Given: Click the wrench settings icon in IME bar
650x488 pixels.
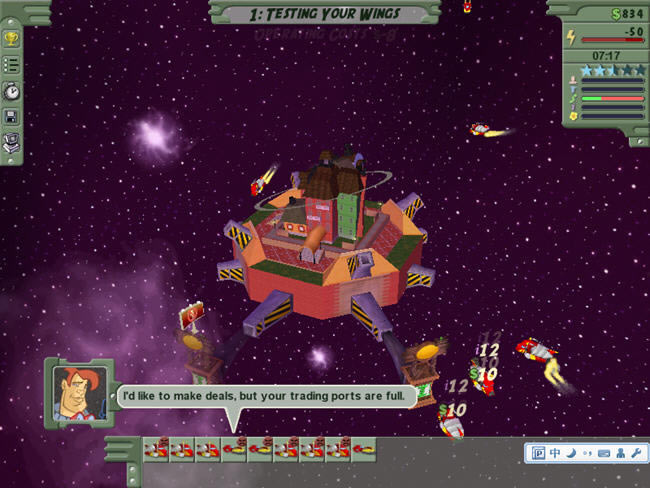Looking at the screenshot, I should tap(634, 454).
